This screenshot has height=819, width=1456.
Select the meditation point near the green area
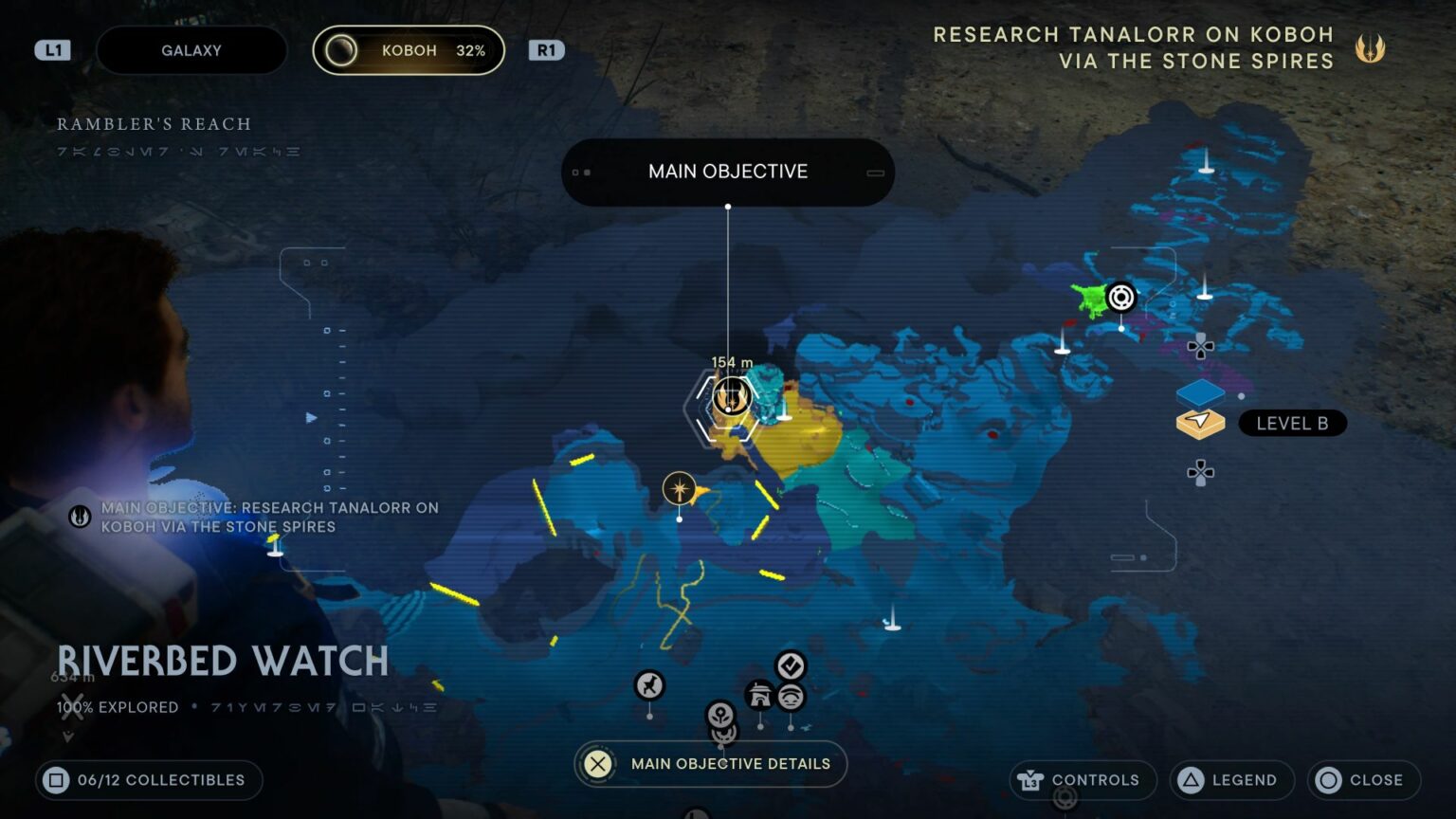coord(1121,296)
